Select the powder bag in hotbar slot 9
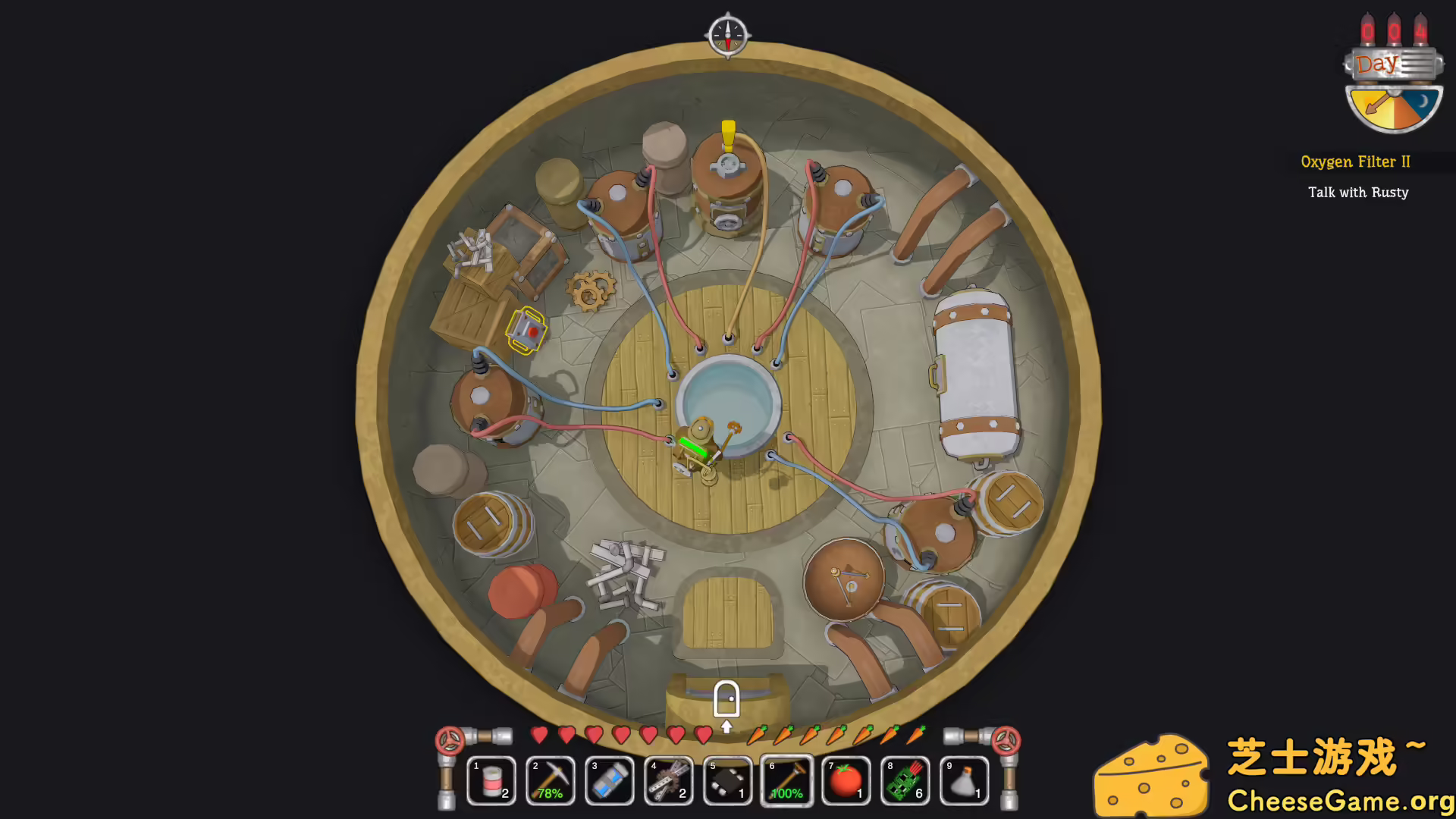This screenshot has width=1456, height=819. [x=964, y=780]
